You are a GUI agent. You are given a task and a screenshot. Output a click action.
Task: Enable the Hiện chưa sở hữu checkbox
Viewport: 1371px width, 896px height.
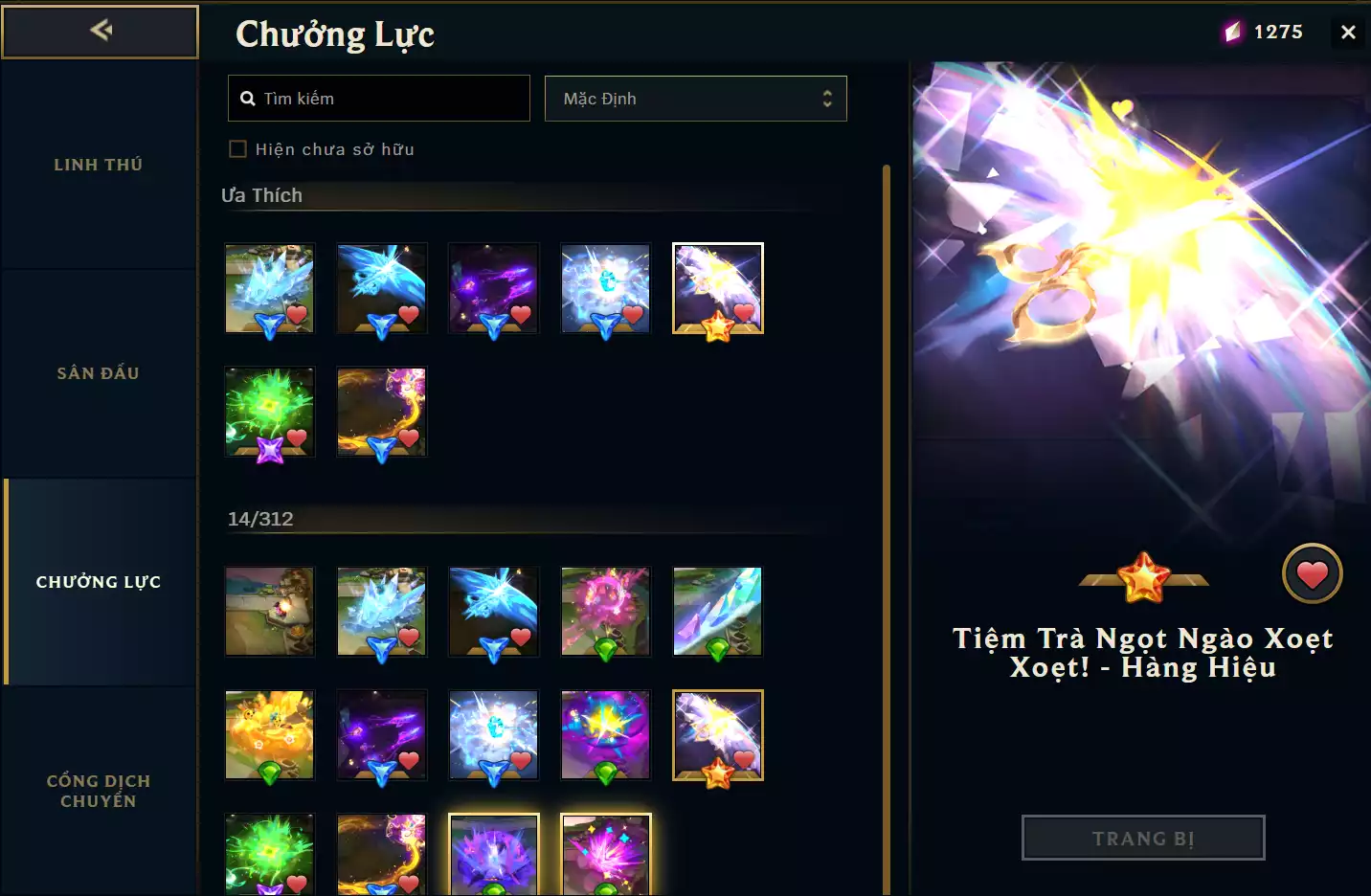click(x=237, y=148)
